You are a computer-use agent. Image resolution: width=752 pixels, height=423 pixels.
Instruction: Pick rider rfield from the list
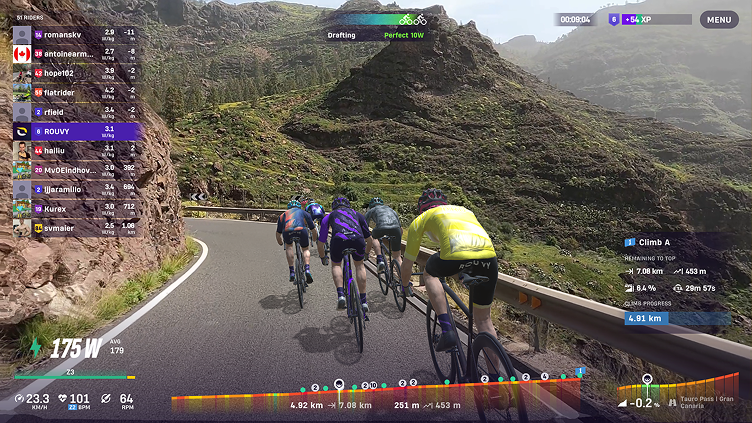tap(75, 111)
